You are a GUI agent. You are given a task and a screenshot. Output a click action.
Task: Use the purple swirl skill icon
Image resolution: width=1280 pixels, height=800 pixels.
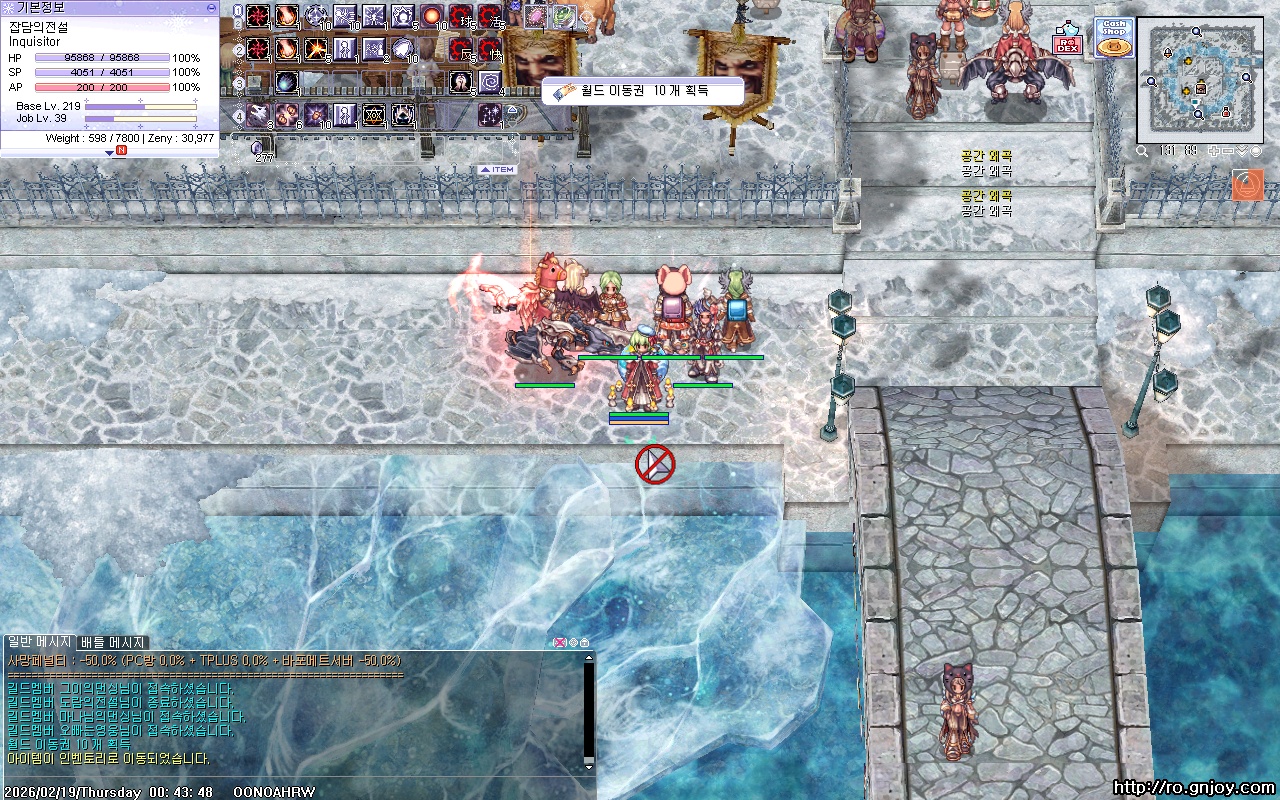[490, 81]
